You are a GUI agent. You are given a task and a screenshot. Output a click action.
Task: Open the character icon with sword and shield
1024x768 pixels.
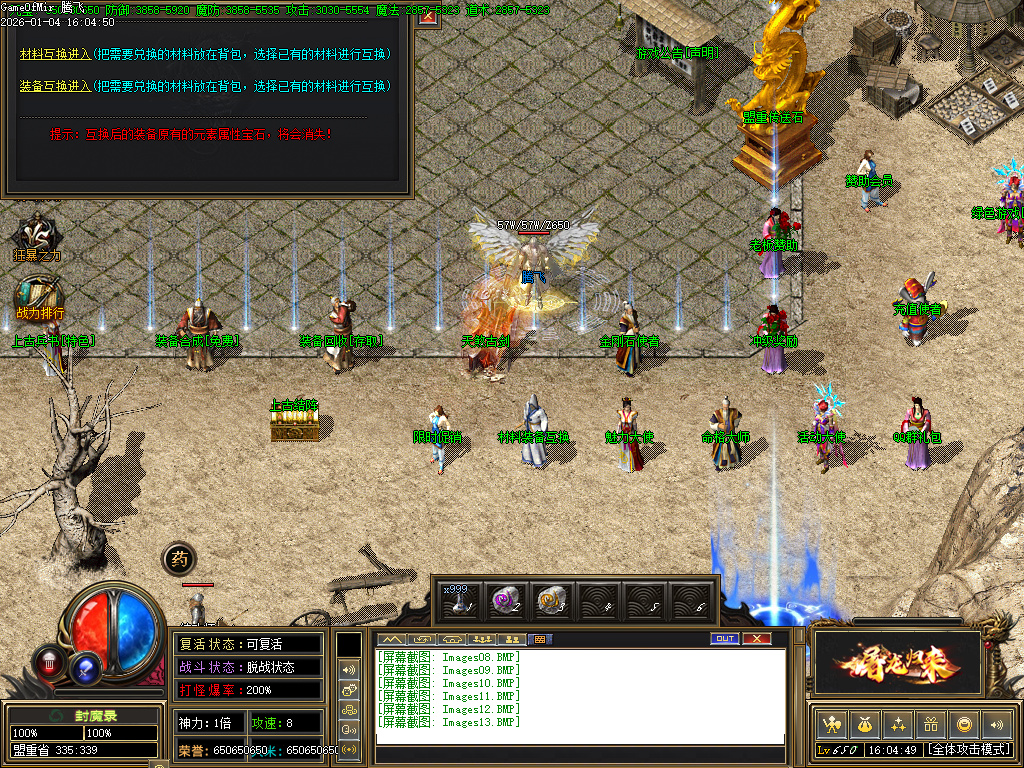[830, 724]
